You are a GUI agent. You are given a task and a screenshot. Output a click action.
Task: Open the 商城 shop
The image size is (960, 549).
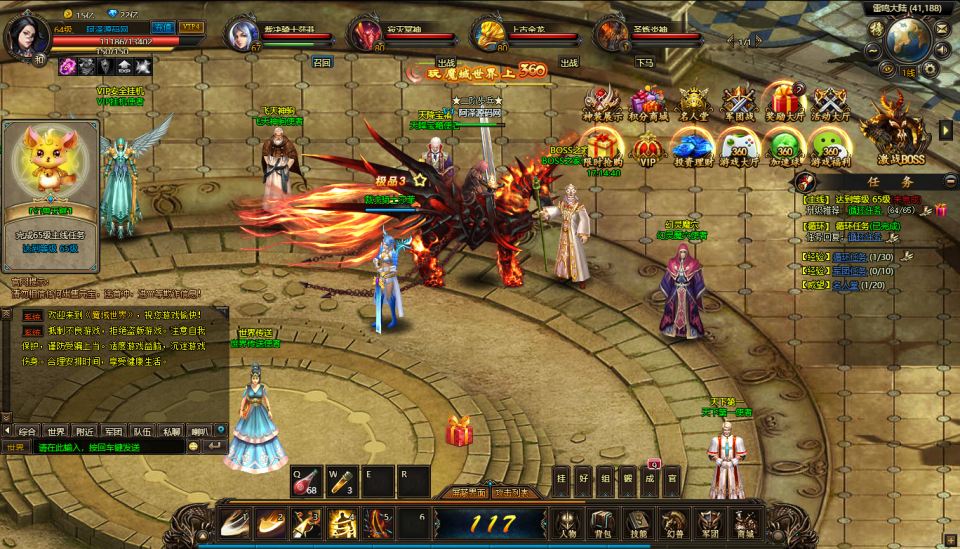(x=744, y=522)
